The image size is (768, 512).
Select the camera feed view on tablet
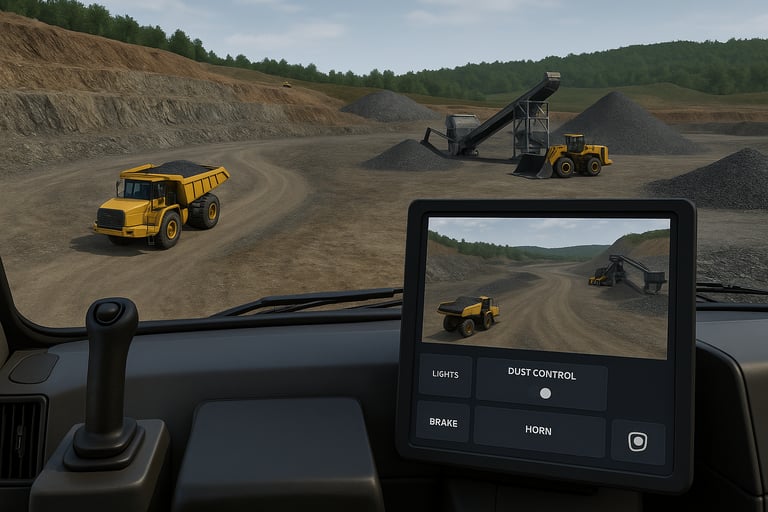pos(547,286)
